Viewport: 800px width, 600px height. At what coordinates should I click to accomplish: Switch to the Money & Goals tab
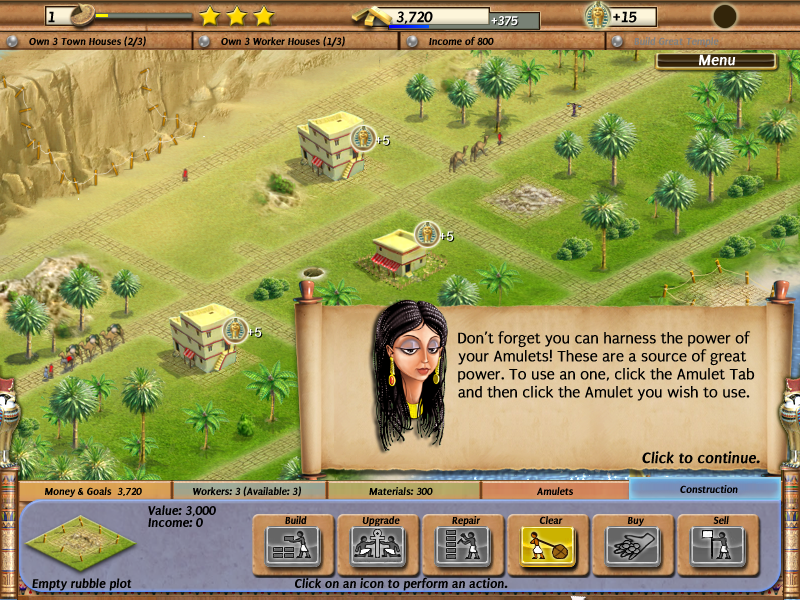point(94,491)
